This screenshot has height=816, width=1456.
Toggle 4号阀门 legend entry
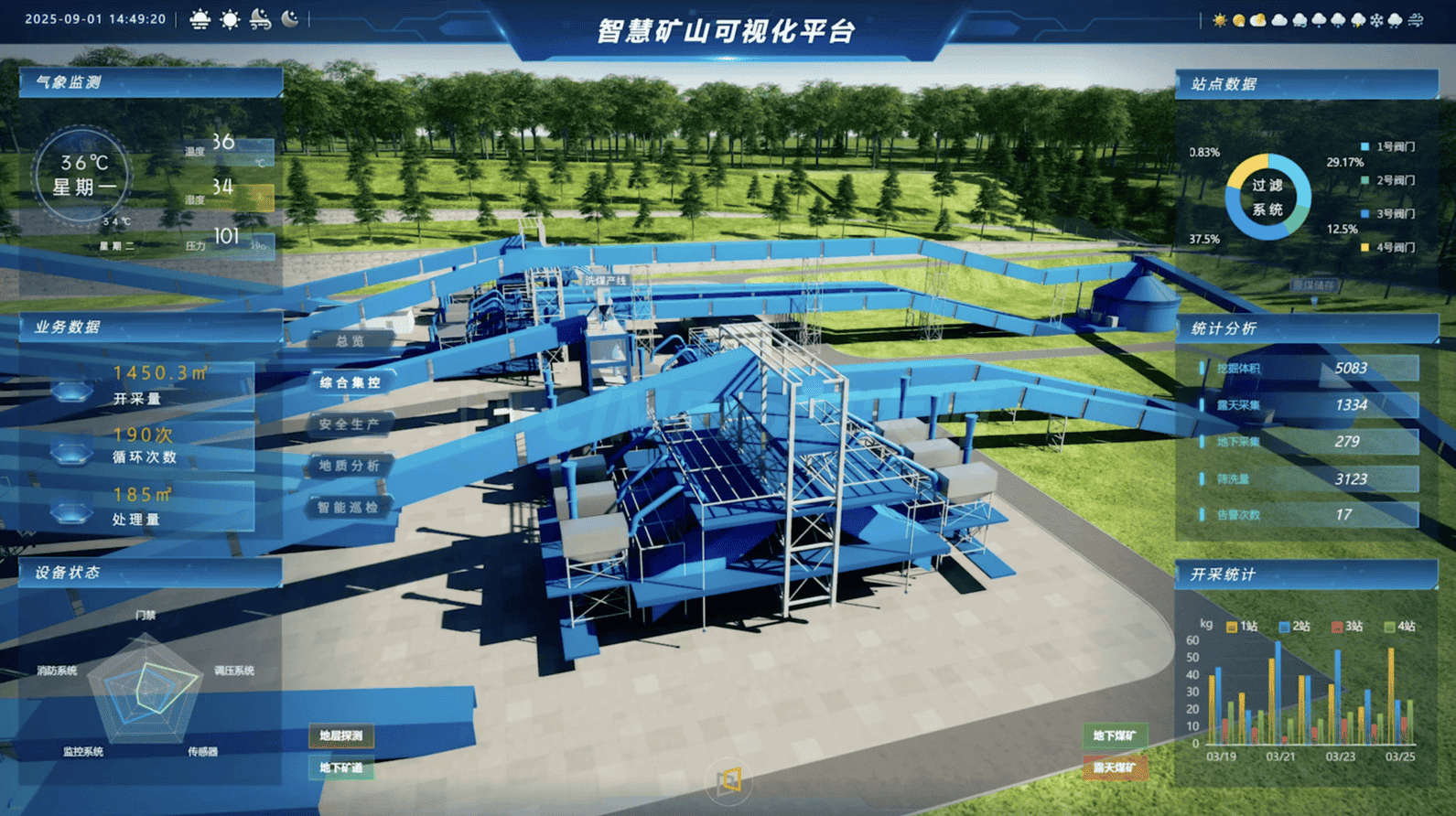tap(1388, 247)
